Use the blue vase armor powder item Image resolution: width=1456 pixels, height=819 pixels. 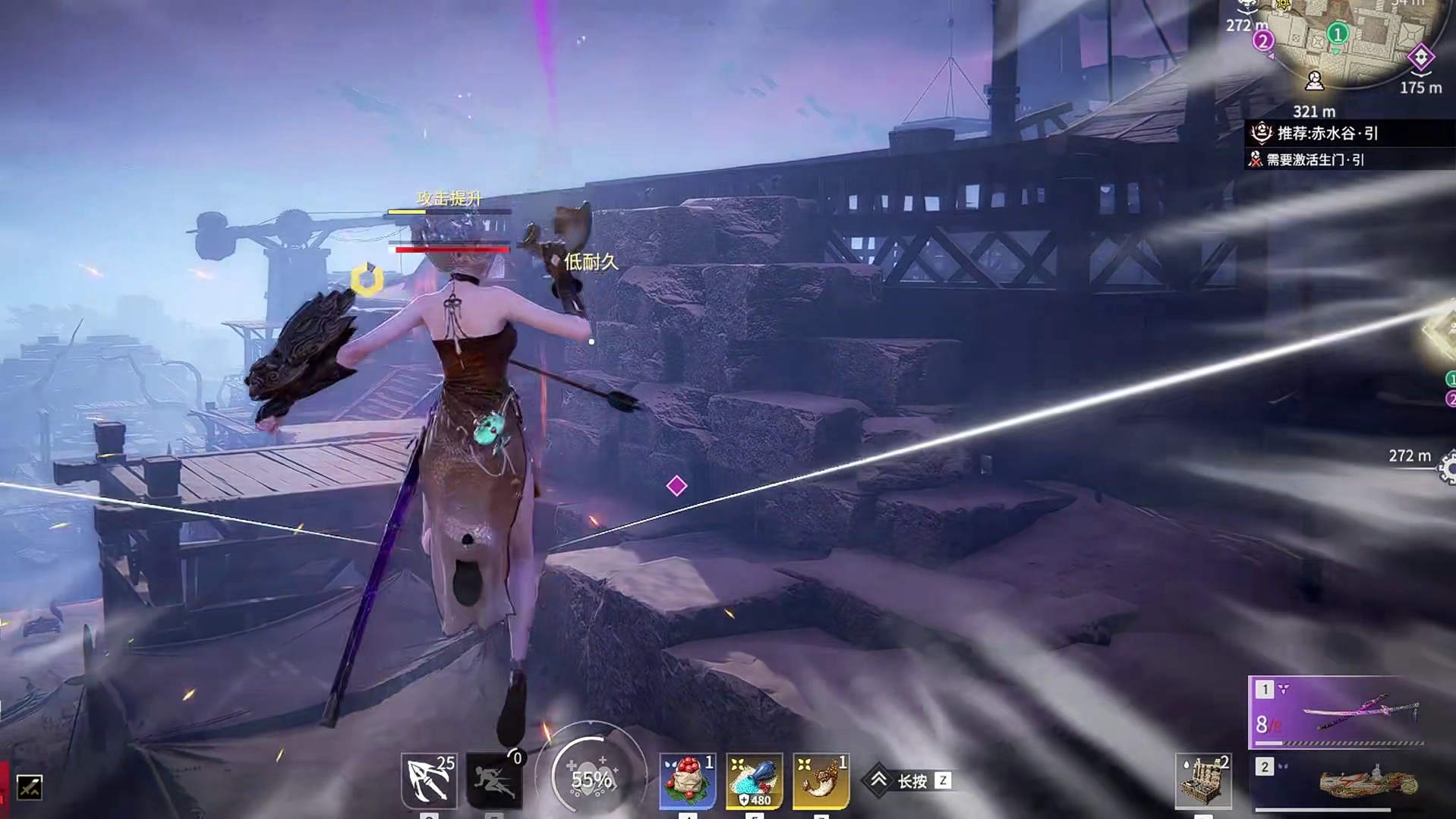(x=754, y=780)
